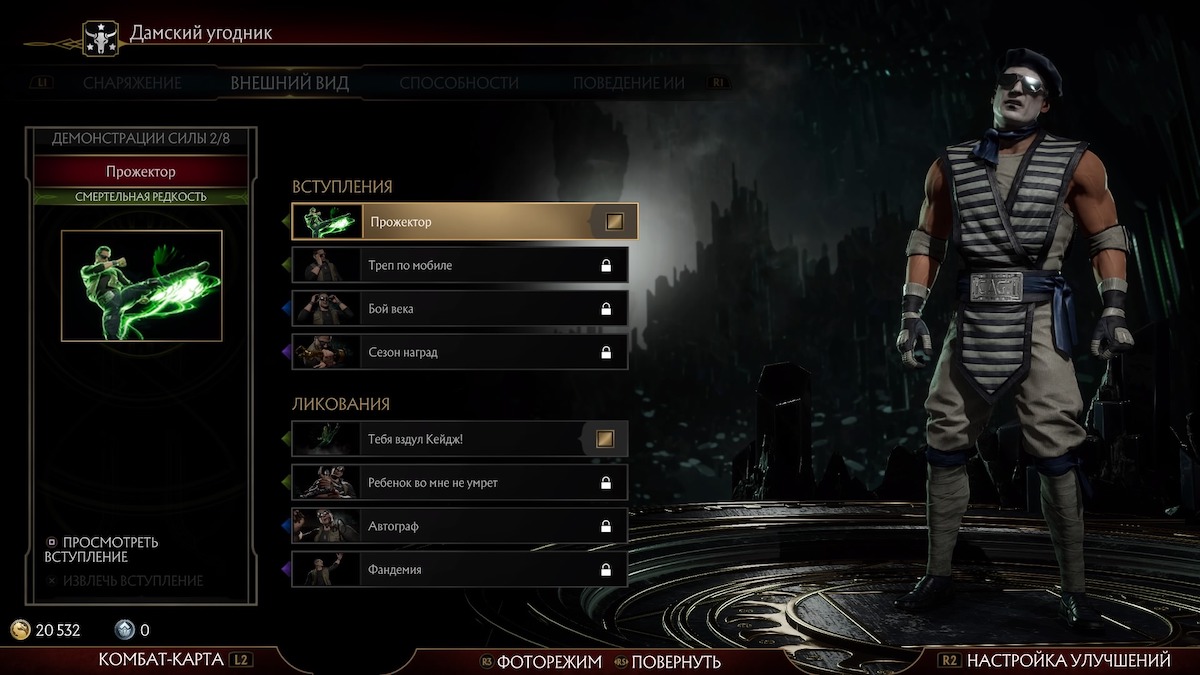1200x675 pixels.
Task: Choose Ребенок во мне не умрет victory
Action: coord(460,482)
